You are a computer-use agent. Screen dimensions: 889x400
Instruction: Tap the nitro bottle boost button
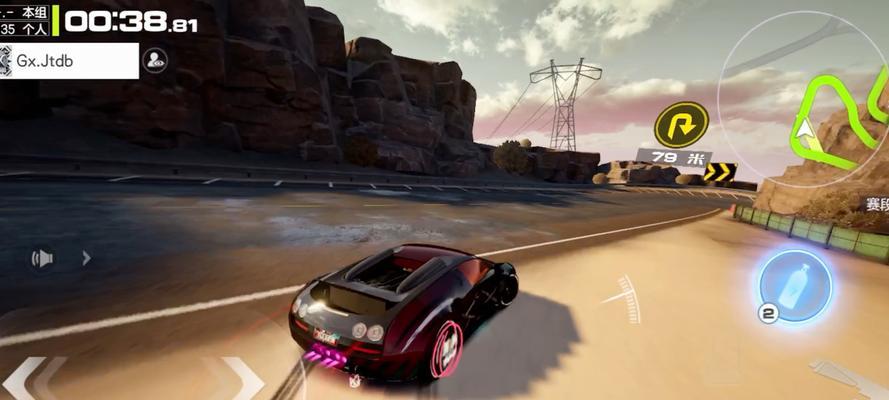pyautogui.click(x=795, y=286)
